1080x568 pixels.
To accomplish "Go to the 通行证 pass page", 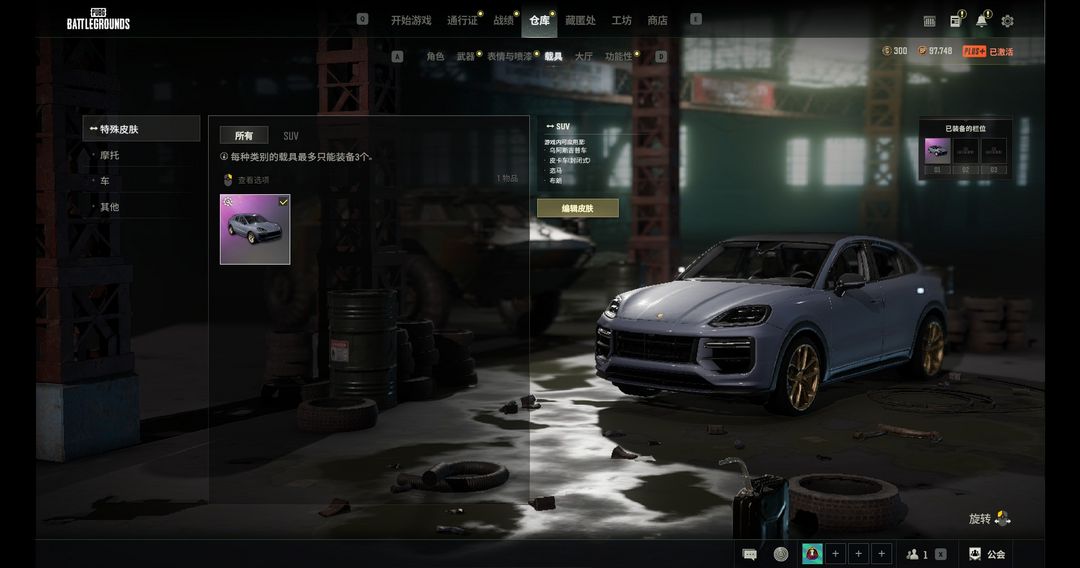I will pyautogui.click(x=462, y=20).
